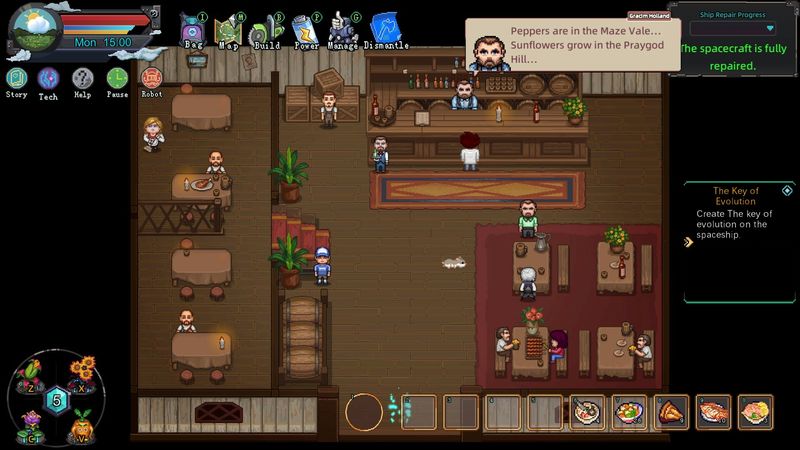Pause the game with the clock button
Image resolution: width=800 pixels, height=450 pixels.
tap(117, 79)
